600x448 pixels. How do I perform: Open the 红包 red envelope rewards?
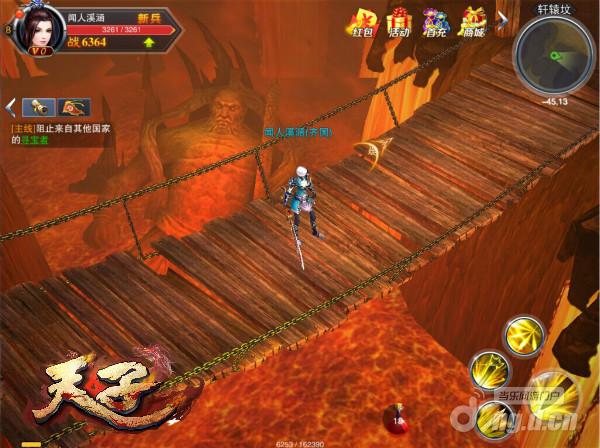pyautogui.click(x=364, y=23)
